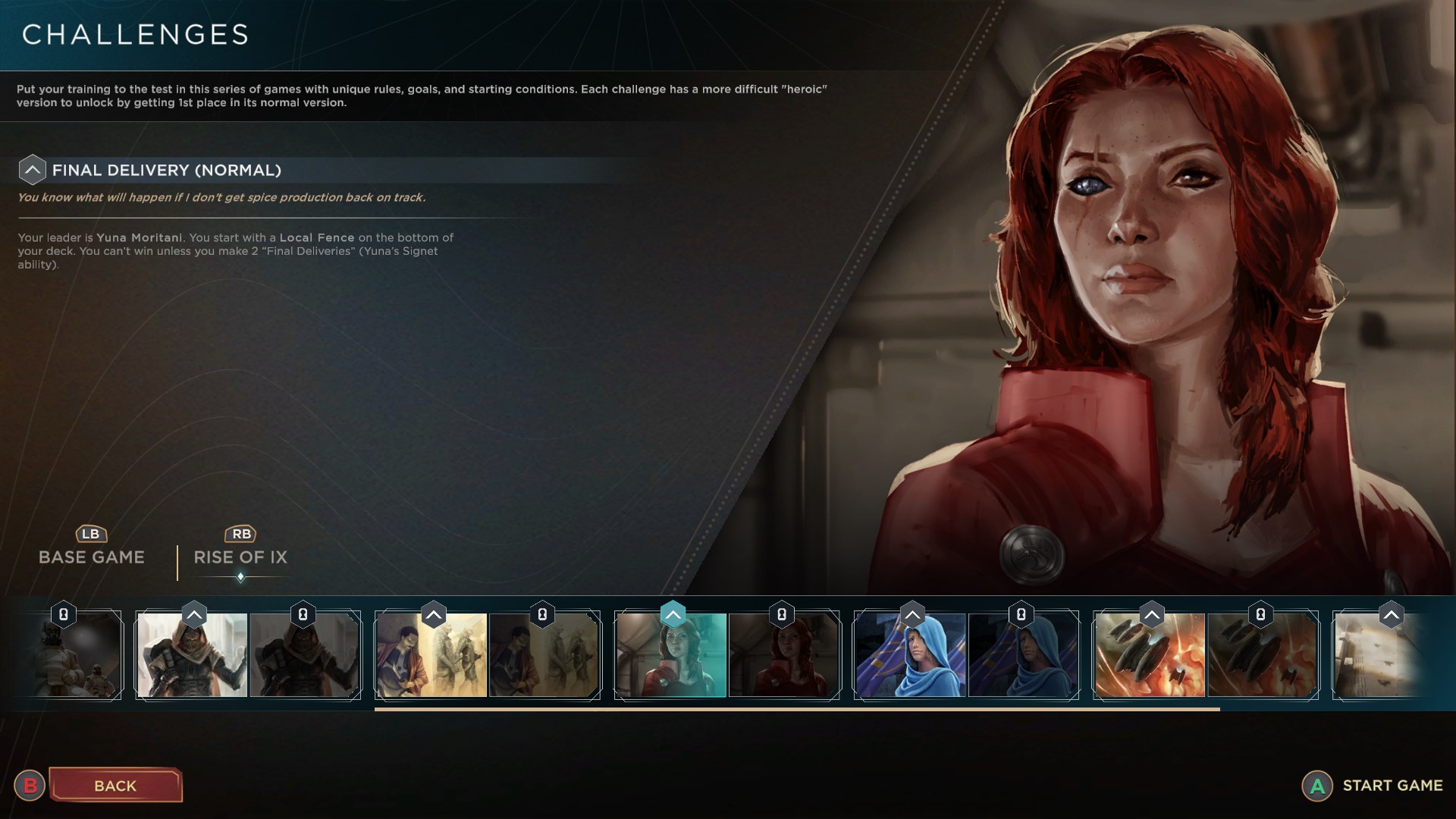Click the red B button icon beside Back
Screen dimensions: 1456x819
pyautogui.click(x=30, y=786)
